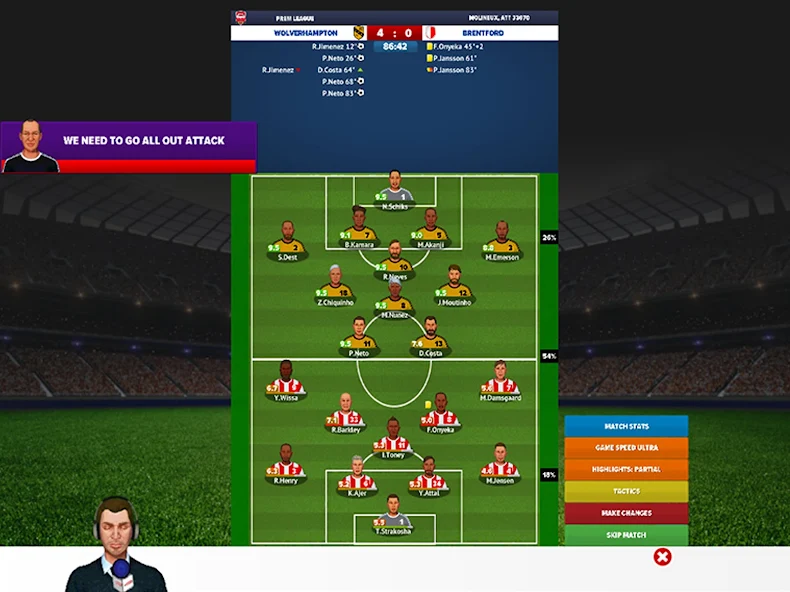This screenshot has width=790, height=592.
Task: Select striker P.Neto
Action: [x=359, y=337]
